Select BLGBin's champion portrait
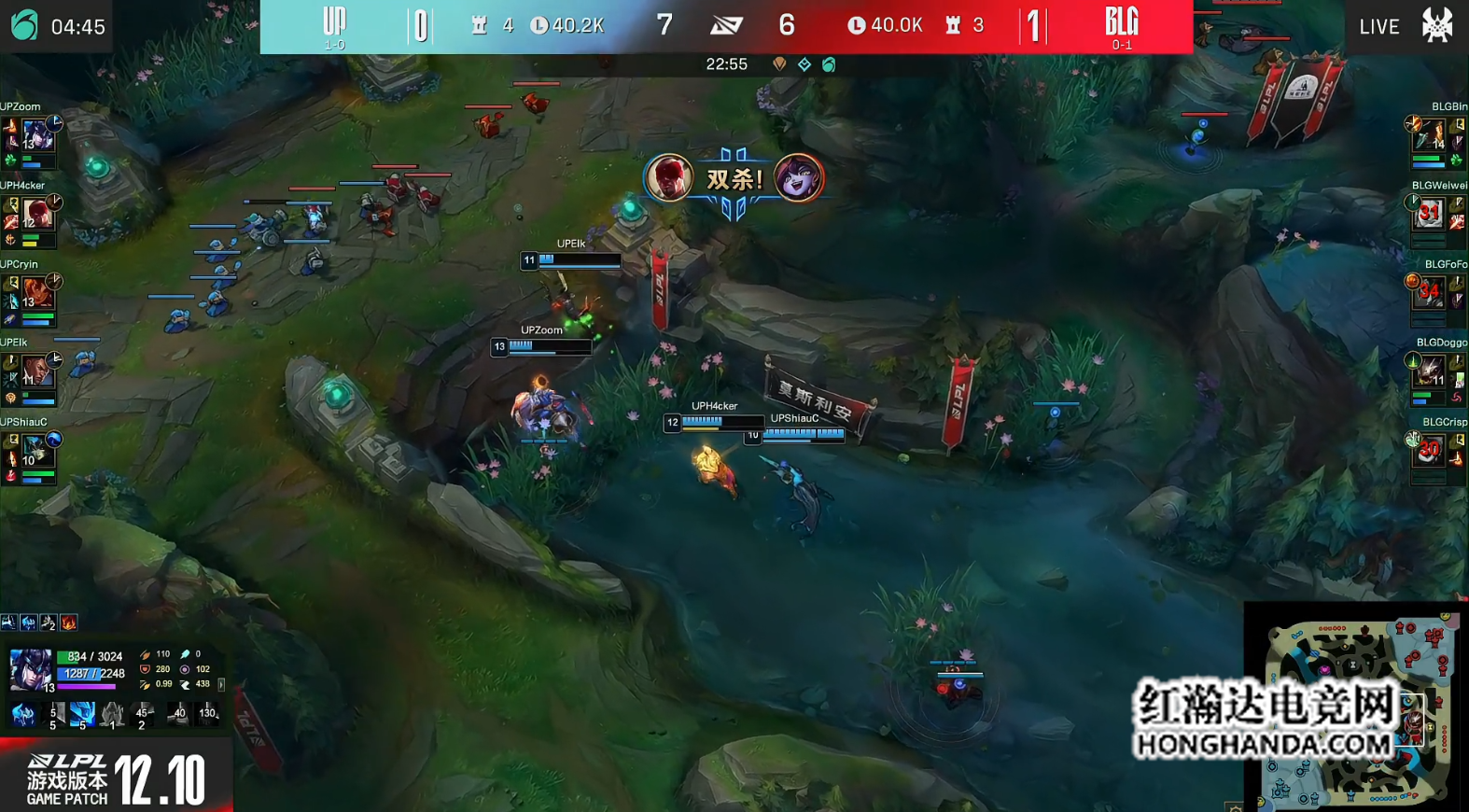The image size is (1469, 812). (x=1429, y=136)
